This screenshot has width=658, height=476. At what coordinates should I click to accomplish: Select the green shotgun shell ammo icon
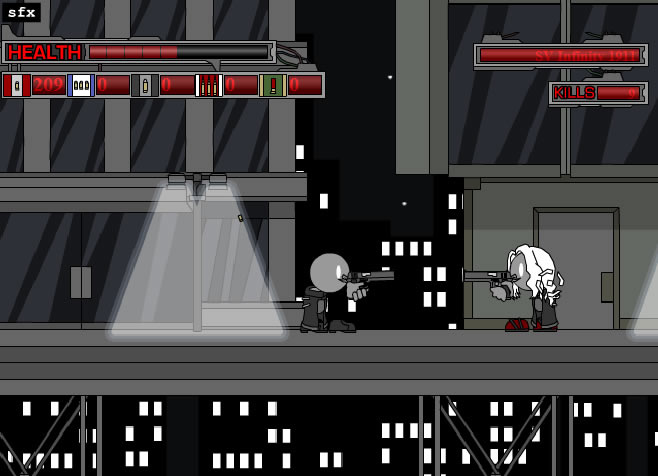pos(272,85)
